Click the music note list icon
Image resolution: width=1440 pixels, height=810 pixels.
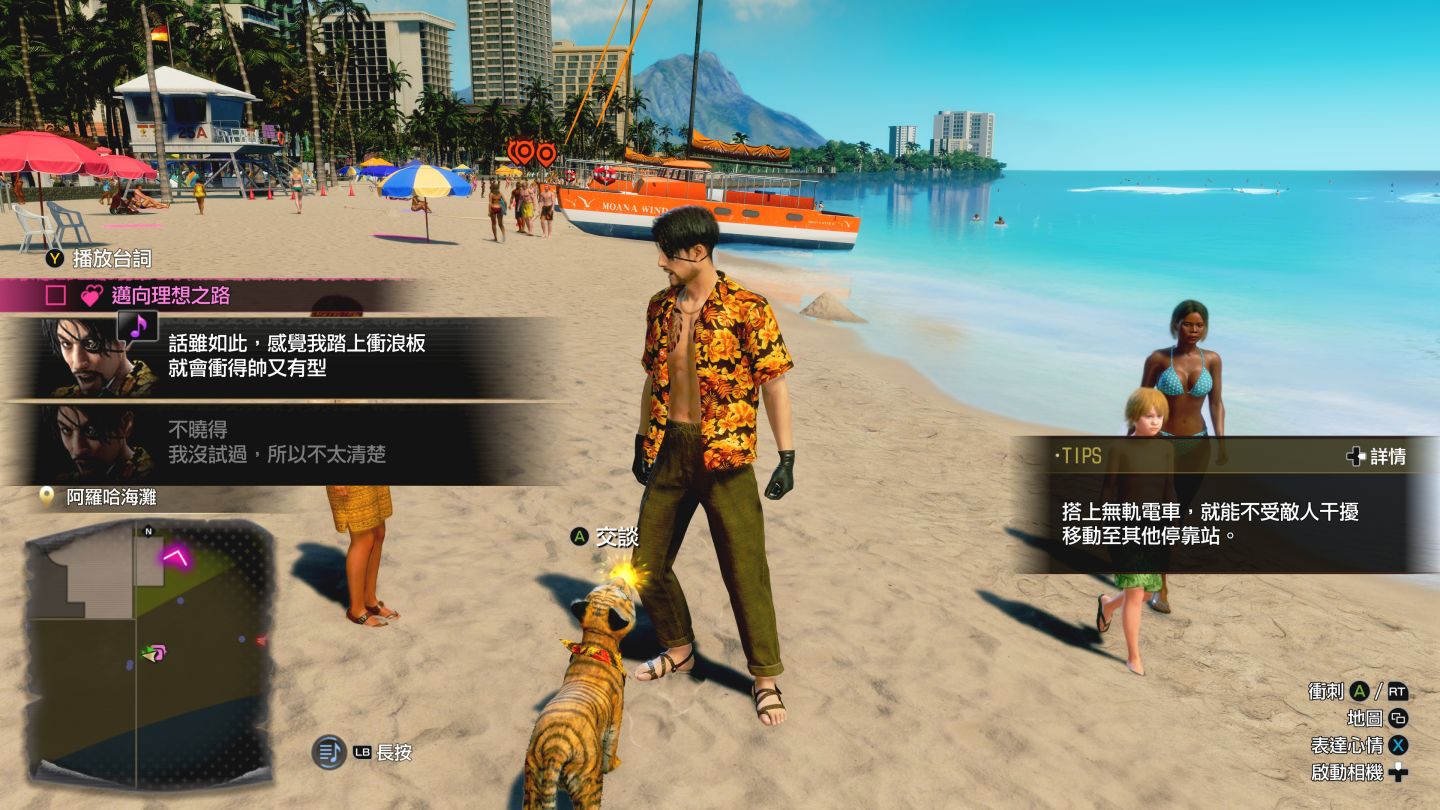coord(329,752)
